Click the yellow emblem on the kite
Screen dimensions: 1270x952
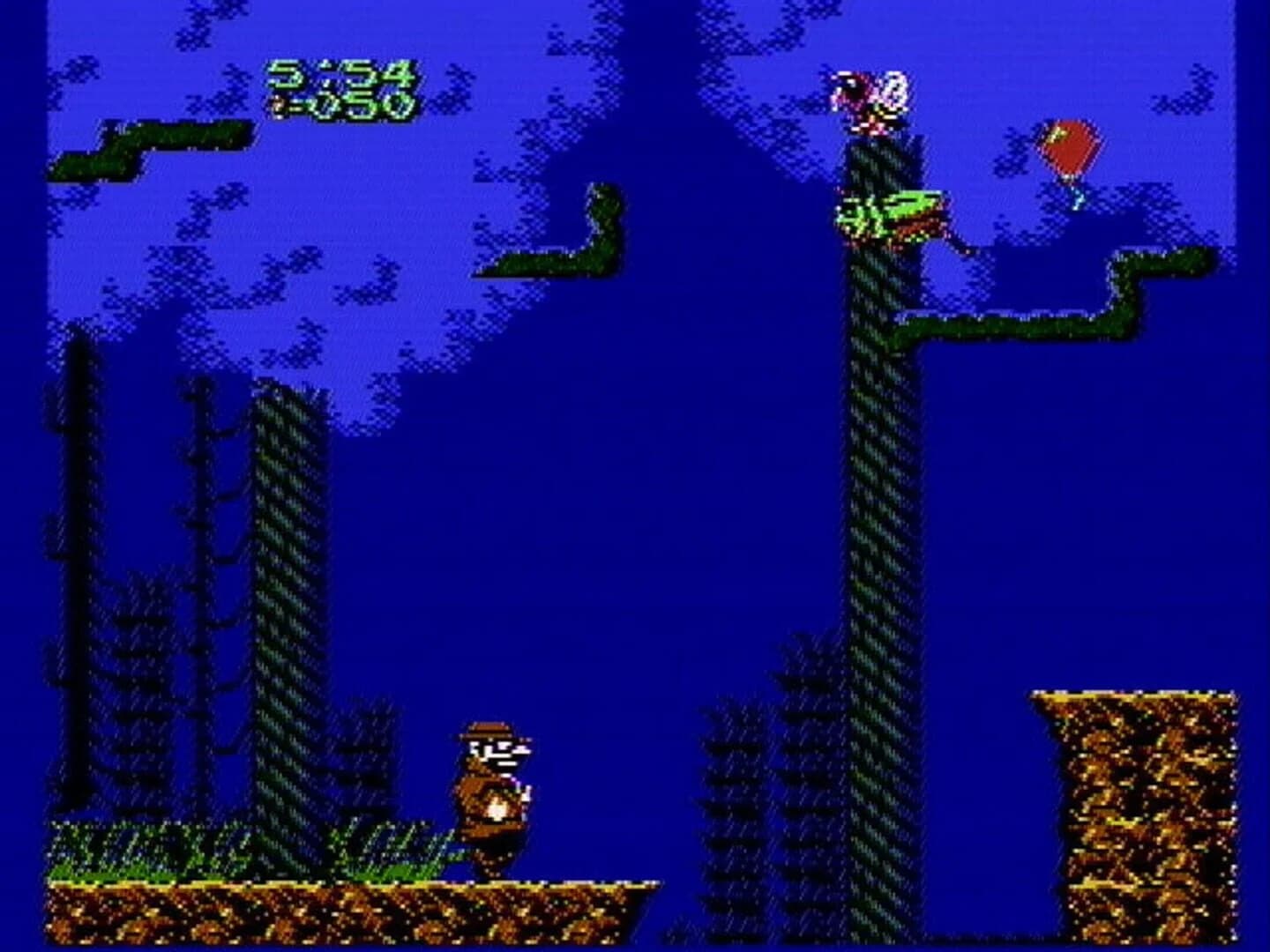coord(1056,132)
